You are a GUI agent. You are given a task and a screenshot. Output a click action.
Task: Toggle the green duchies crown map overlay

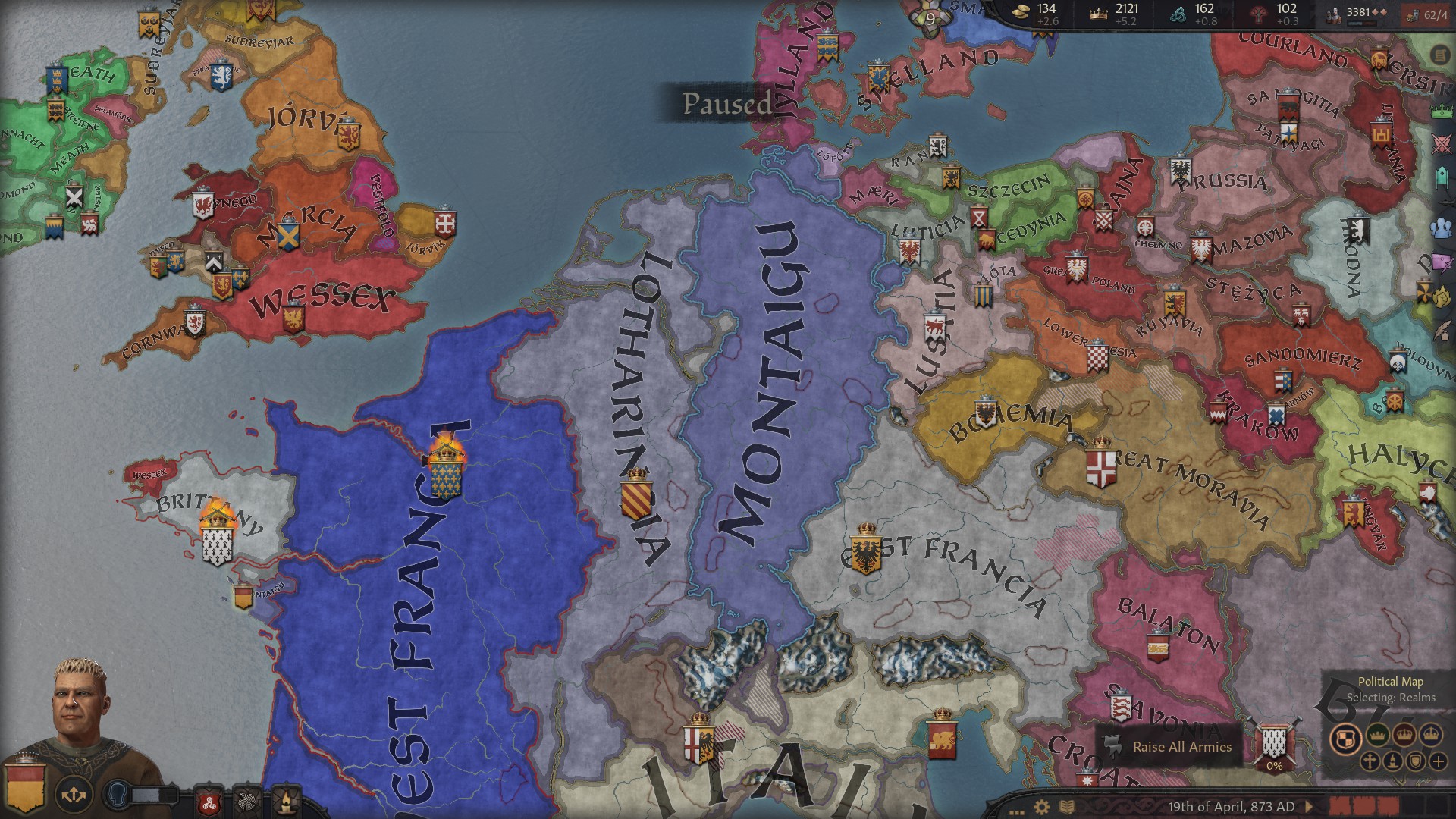point(1377,736)
